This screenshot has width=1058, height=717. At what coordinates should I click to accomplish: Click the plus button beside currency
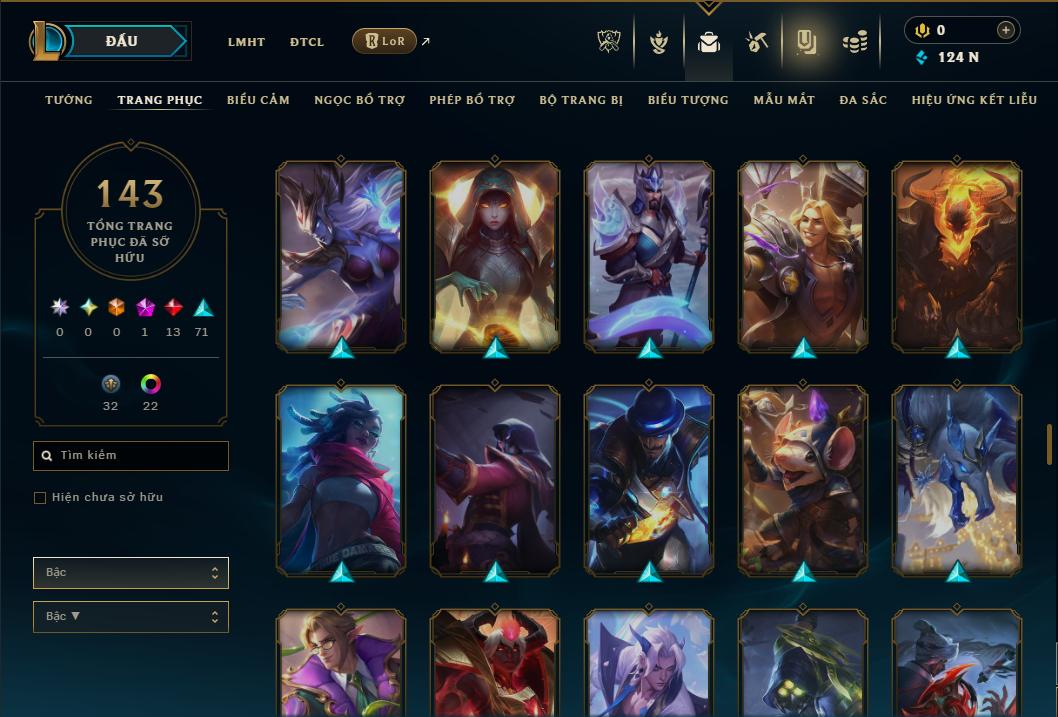(x=1006, y=30)
